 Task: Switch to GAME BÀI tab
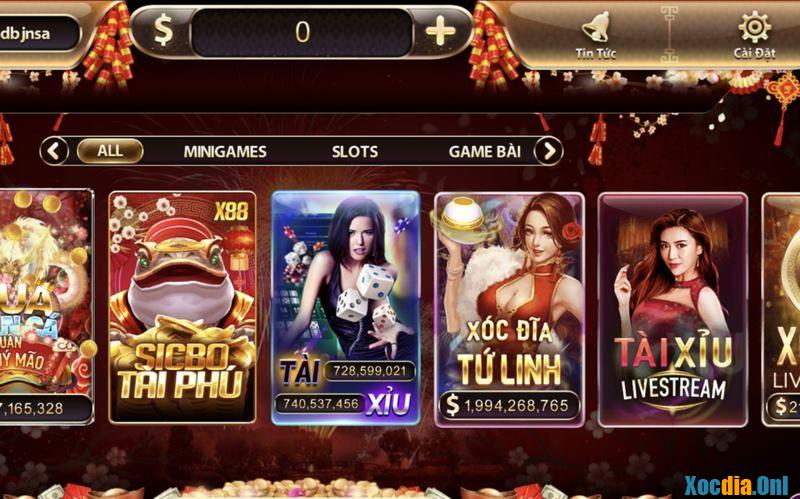coord(484,152)
